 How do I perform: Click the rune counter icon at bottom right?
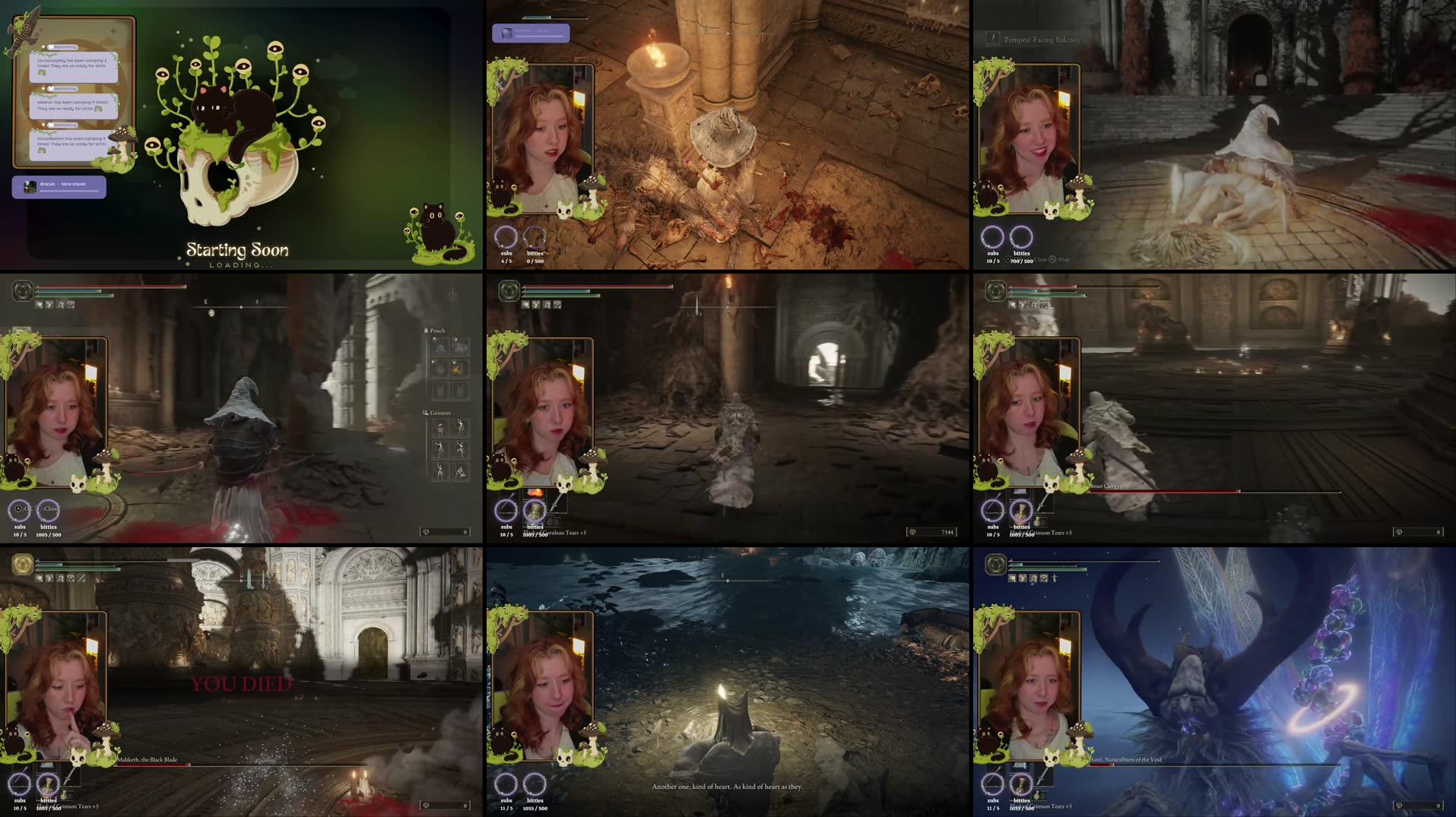912,533
